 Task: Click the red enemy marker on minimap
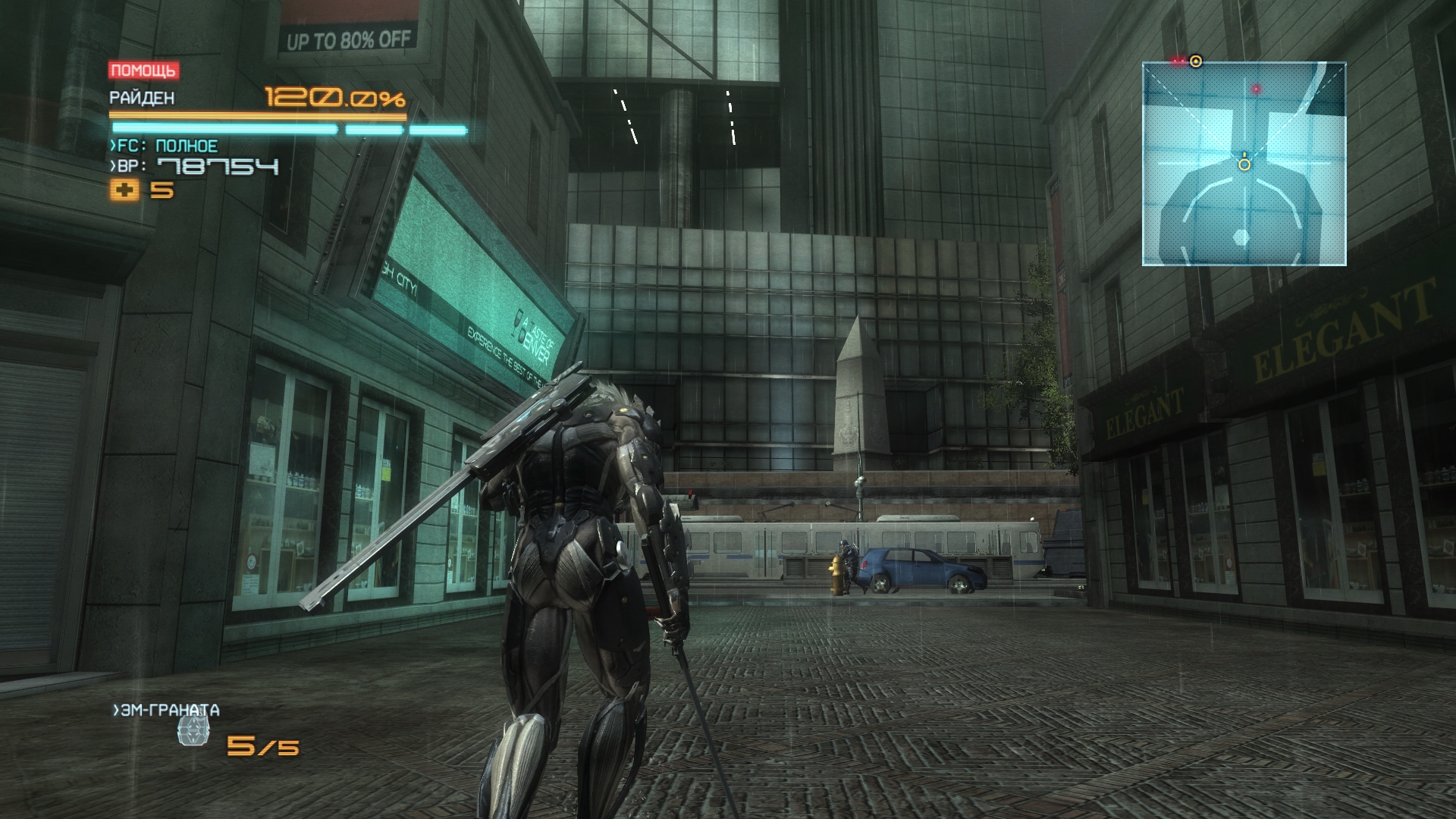click(1256, 89)
